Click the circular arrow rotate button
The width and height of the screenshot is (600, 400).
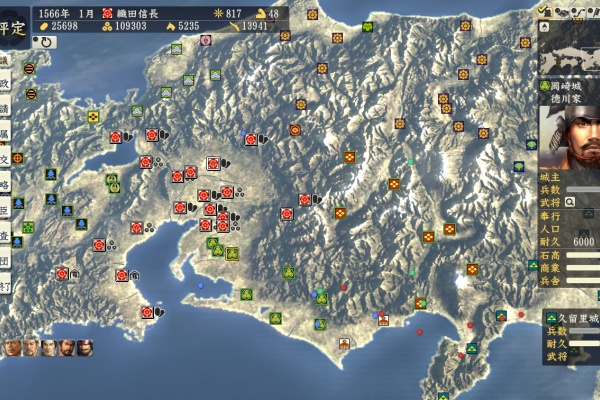[x=47, y=42]
